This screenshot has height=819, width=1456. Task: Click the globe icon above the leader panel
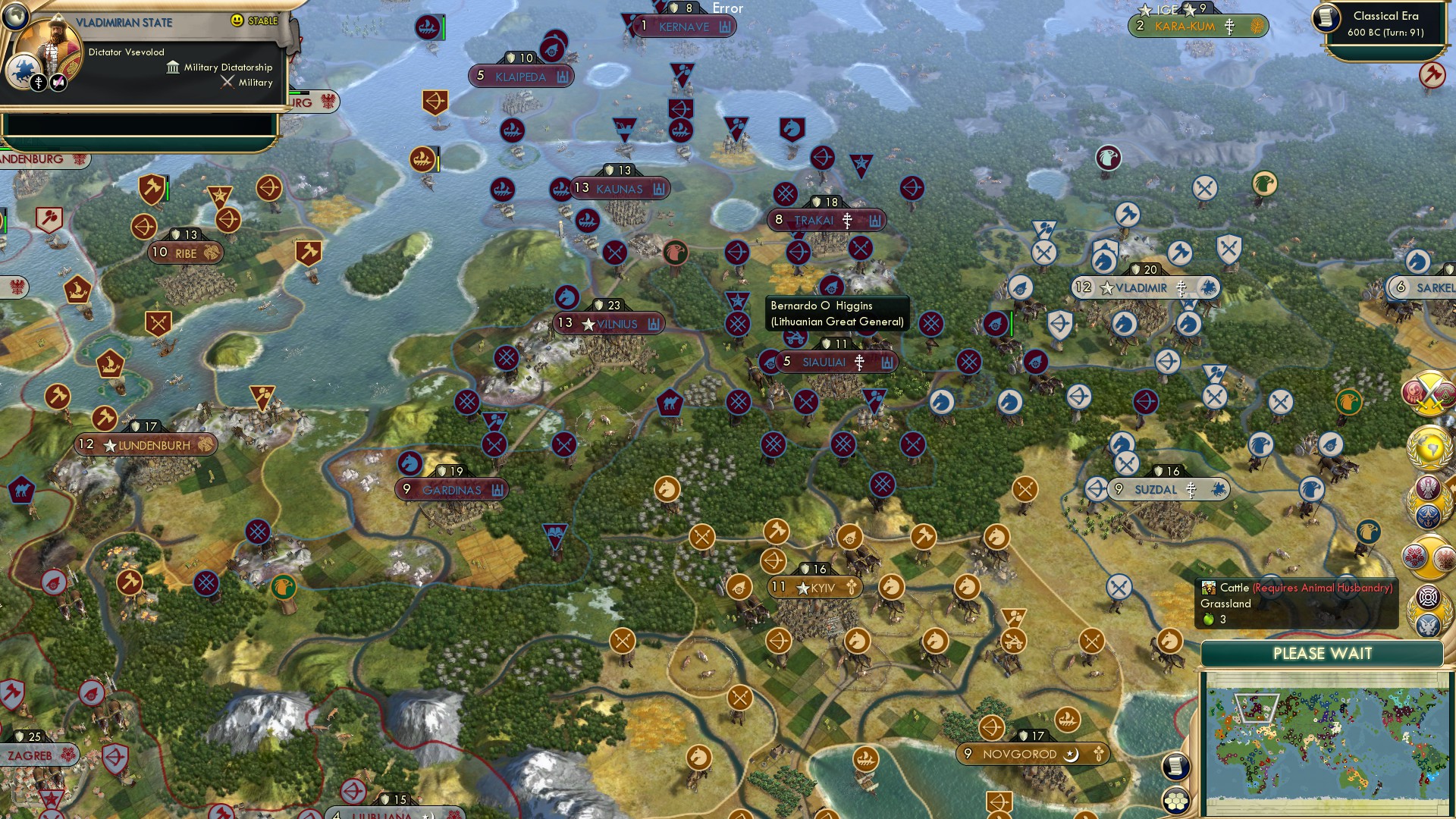[x=14, y=18]
